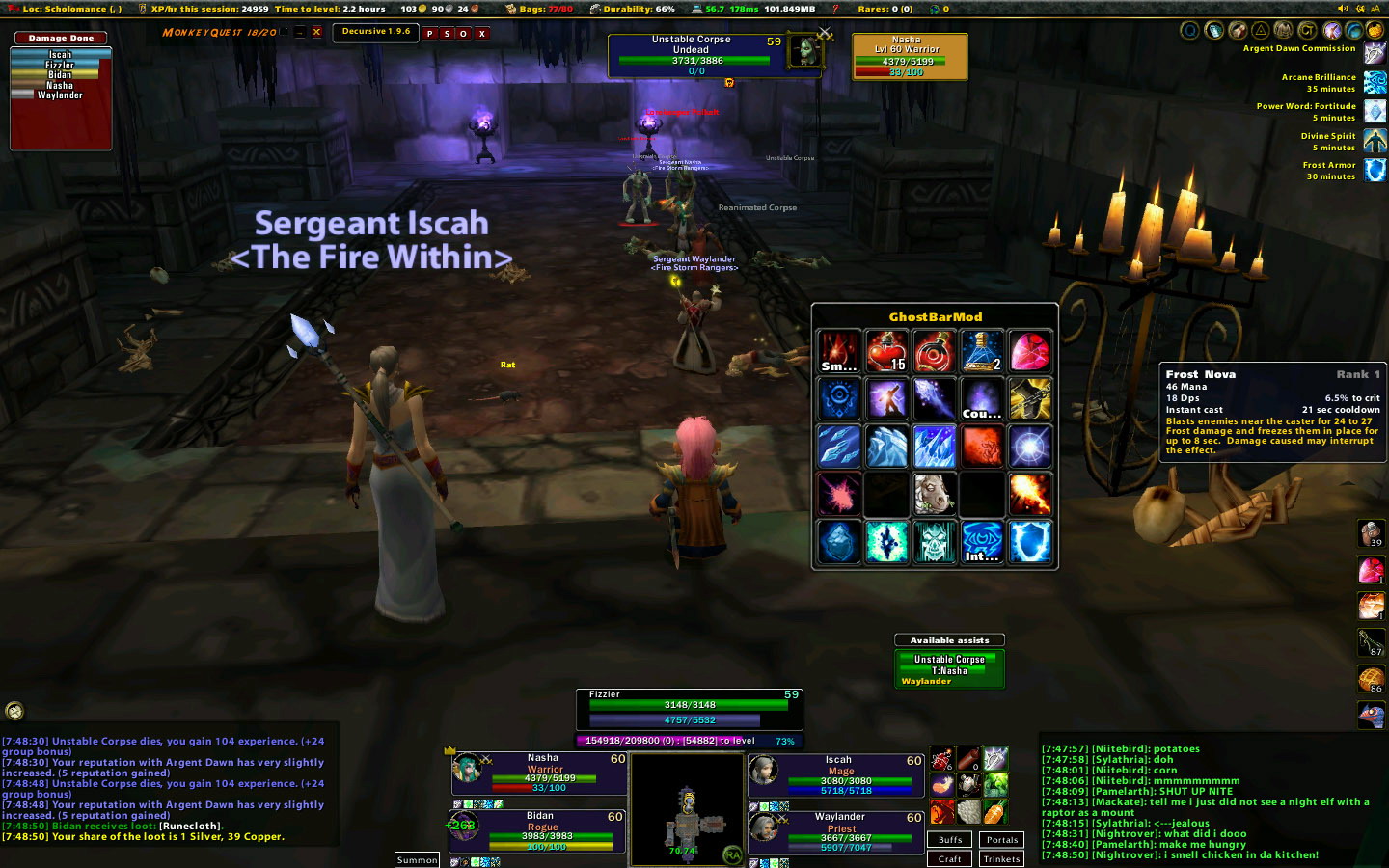This screenshot has width=1389, height=868.
Task: Open the Craft panel
Action: [x=950, y=858]
